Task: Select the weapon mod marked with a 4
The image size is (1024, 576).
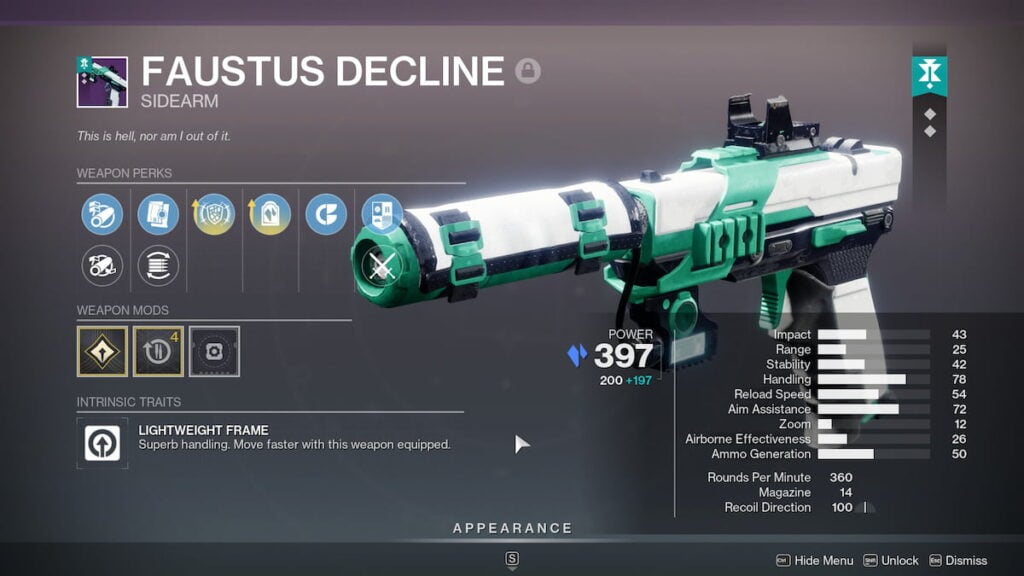Action: 158,352
